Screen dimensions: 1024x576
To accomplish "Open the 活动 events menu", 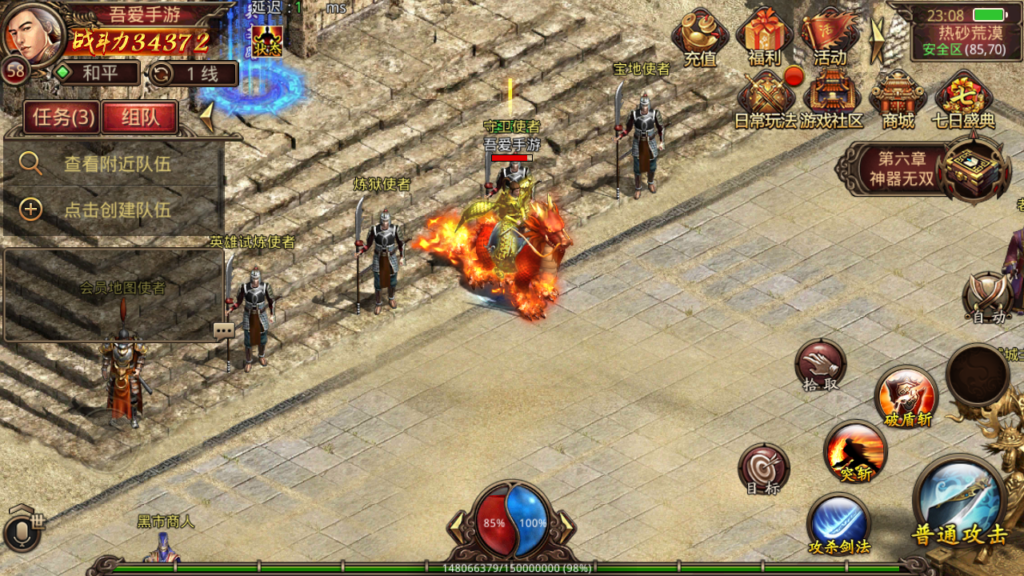I will [829, 38].
